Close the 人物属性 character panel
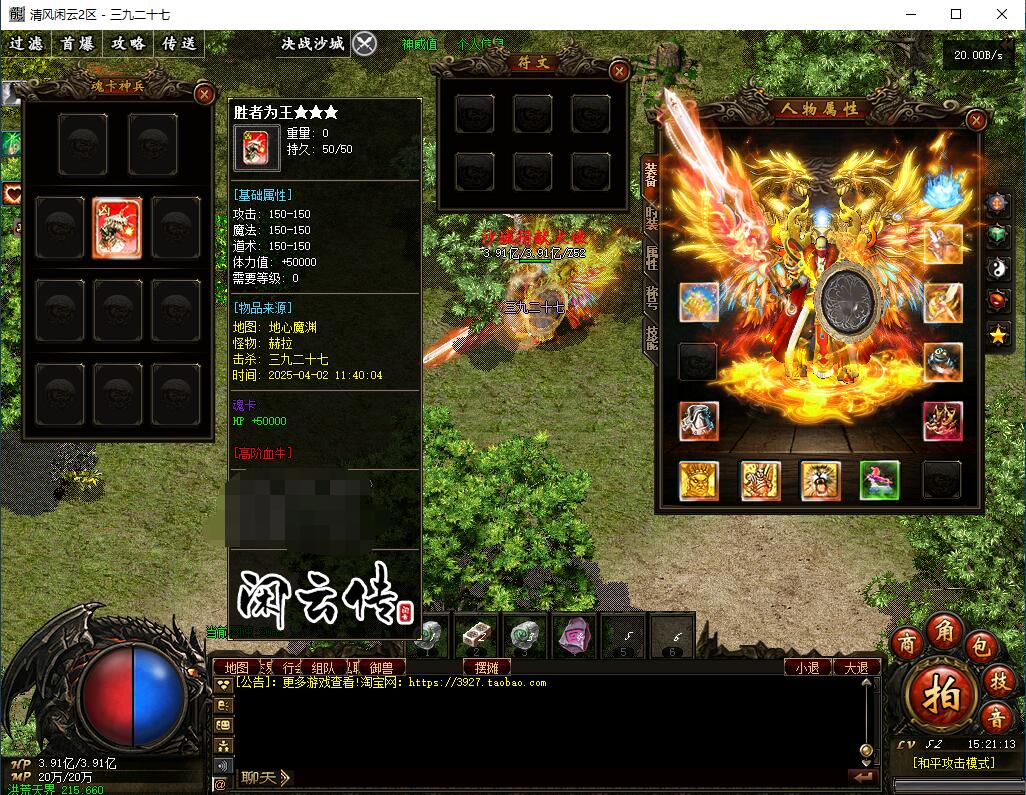Screen dimensions: 1026x795 coord(977,120)
